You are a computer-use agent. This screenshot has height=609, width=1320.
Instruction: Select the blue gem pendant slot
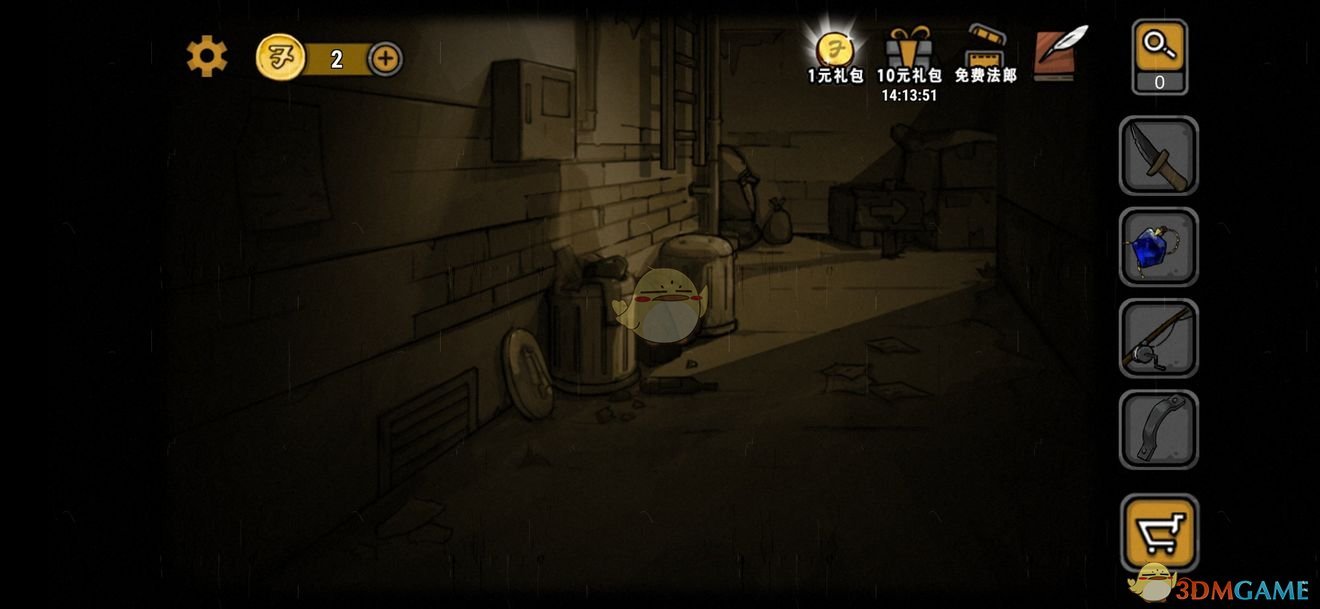point(1159,247)
